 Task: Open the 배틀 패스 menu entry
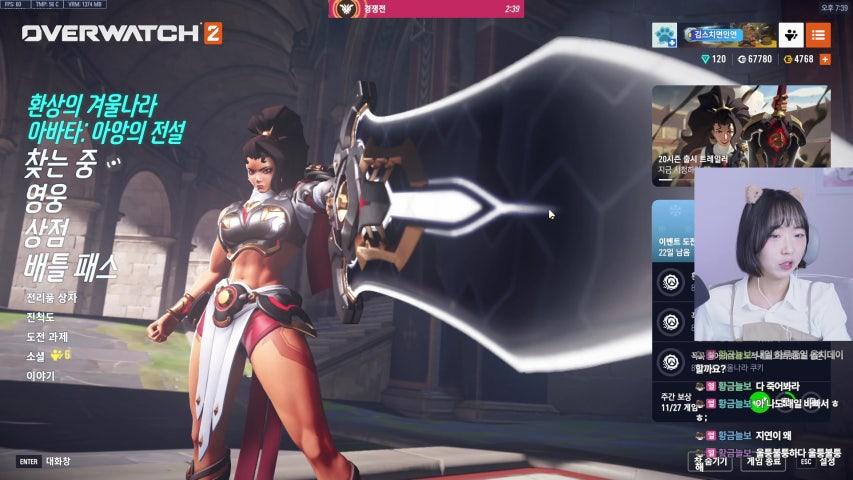(72, 266)
